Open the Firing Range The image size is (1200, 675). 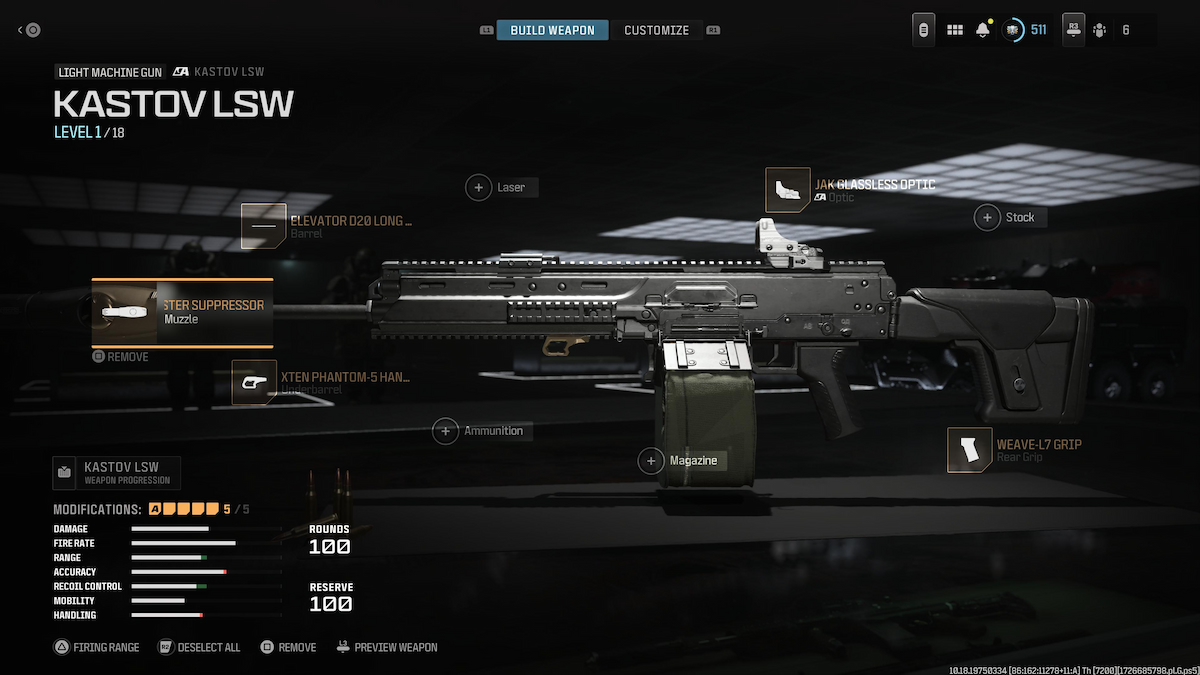click(96, 647)
